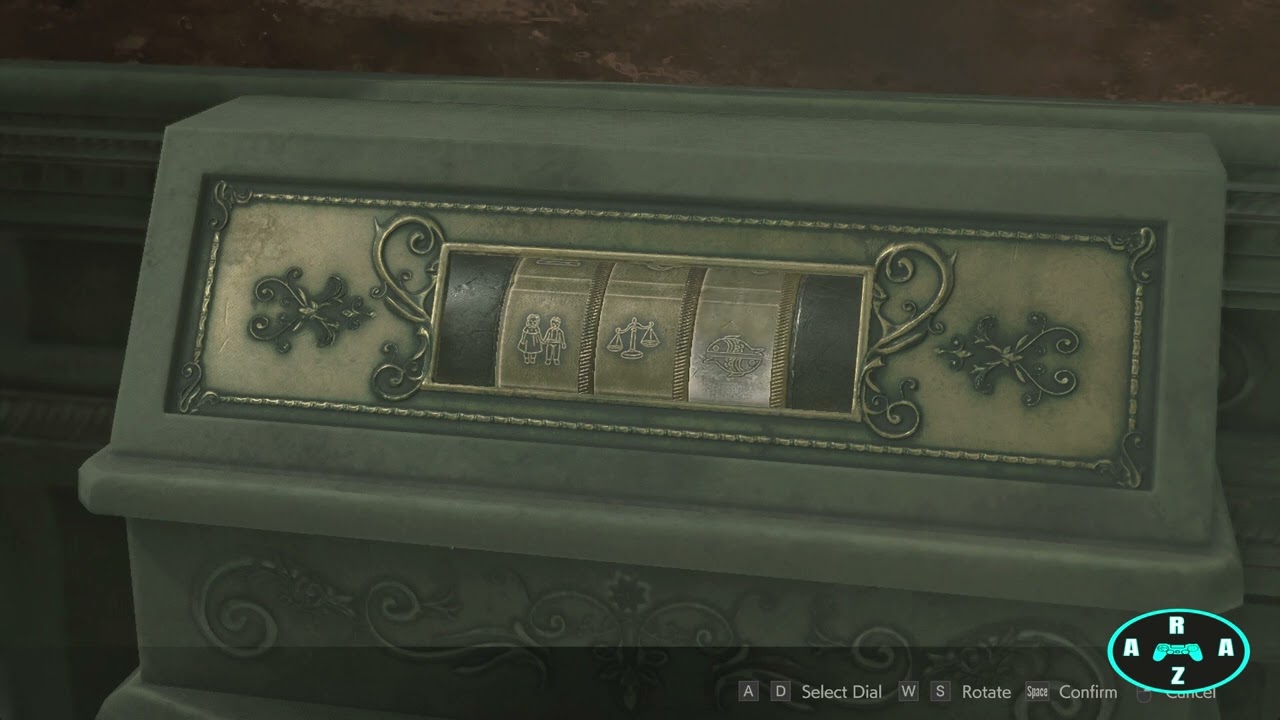Viewport: 1280px width, 720px height.
Task: Click the Space key prompt
Action: click(x=1036, y=691)
